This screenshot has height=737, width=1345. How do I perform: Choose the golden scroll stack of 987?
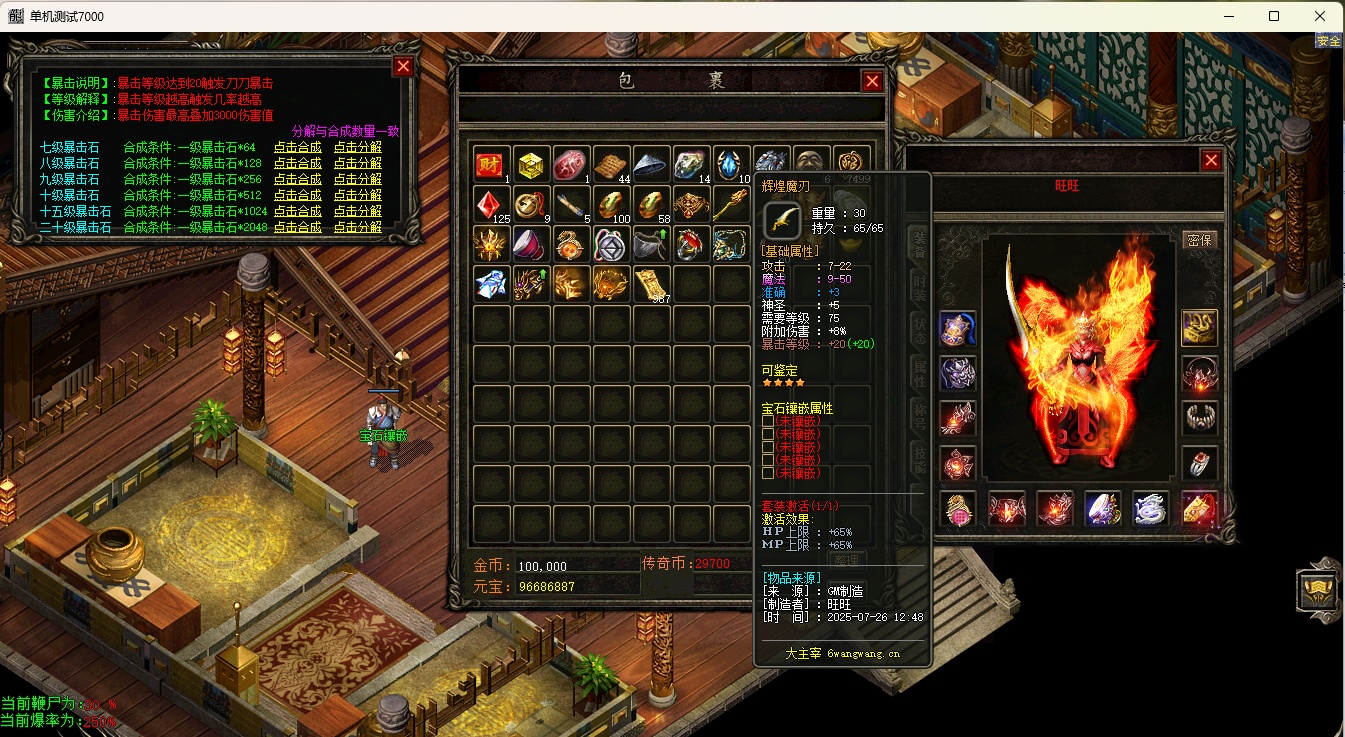coord(650,284)
